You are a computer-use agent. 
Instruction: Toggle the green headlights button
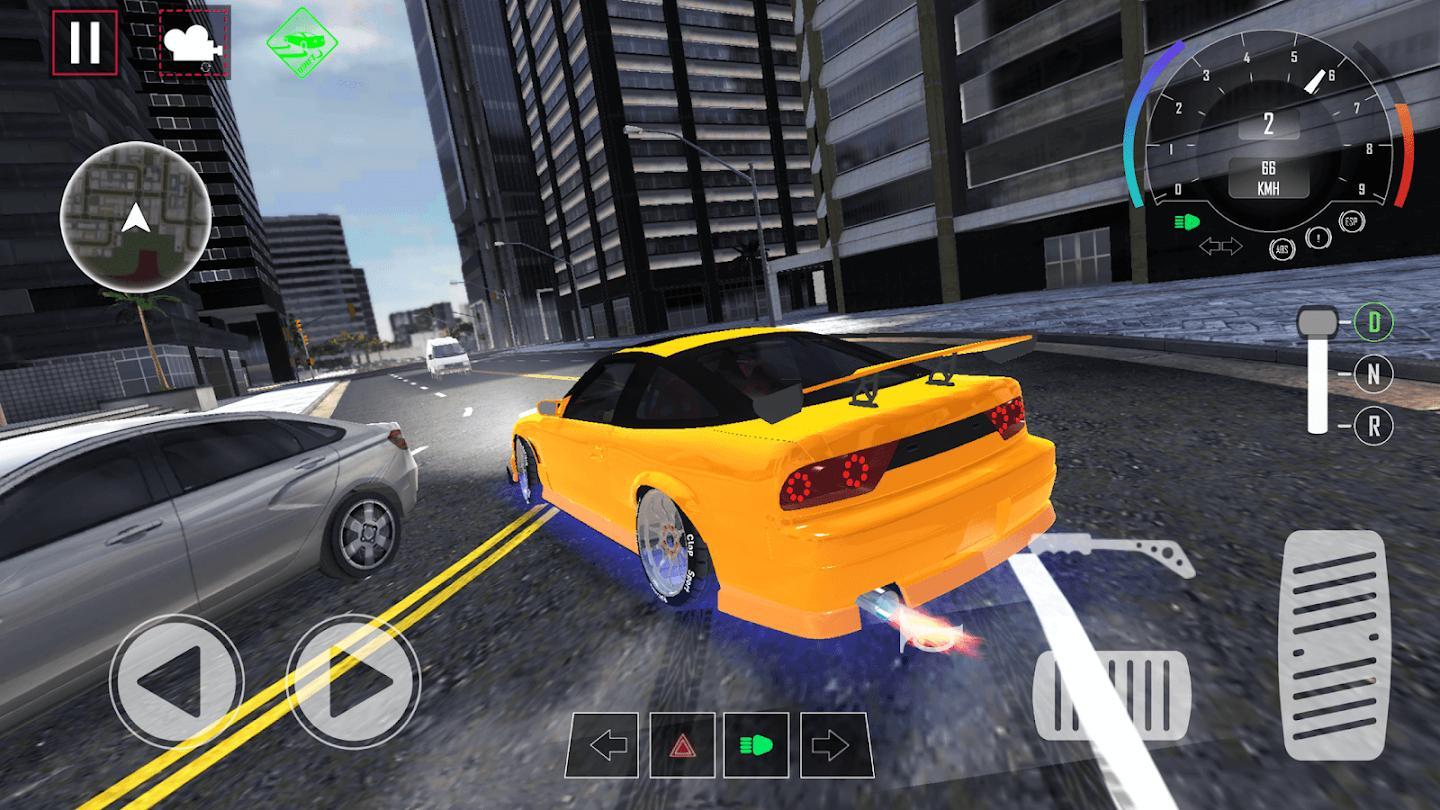pyautogui.click(x=757, y=745)
